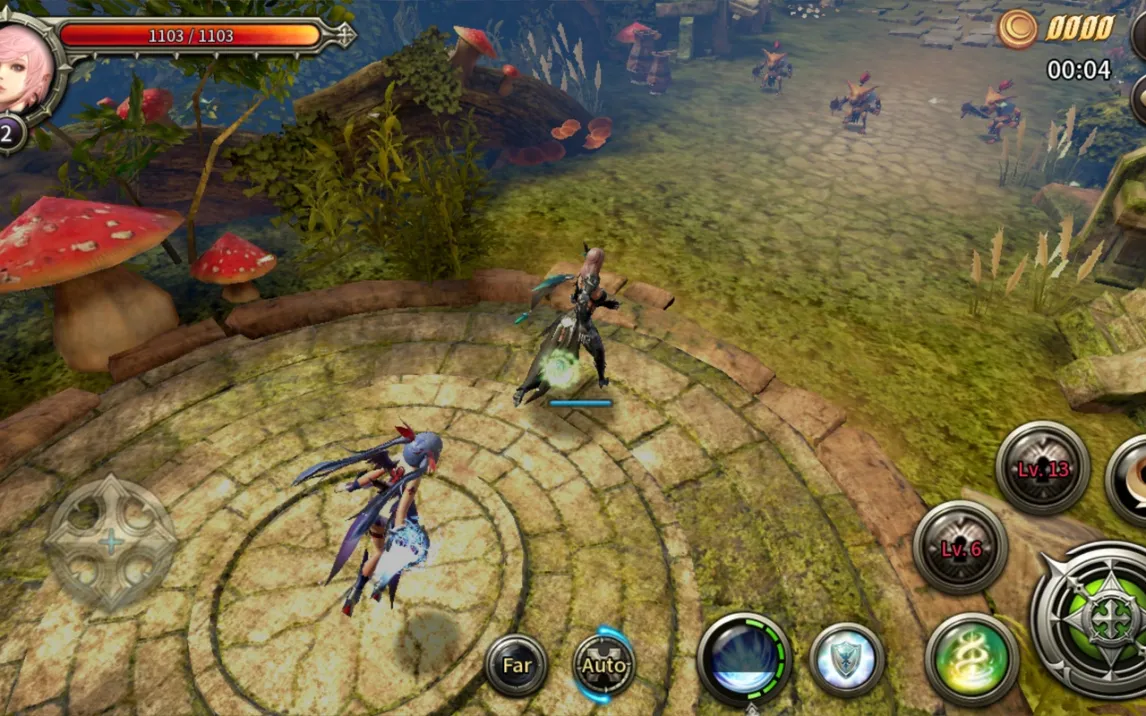Activate the blue burst skill
The height and width of the screenshot is (716, 1146).
pos(744,659)
